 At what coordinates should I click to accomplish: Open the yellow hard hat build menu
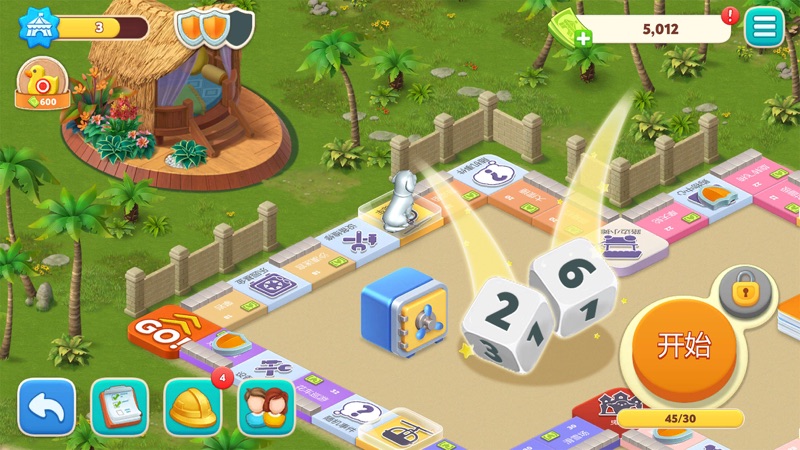click(x=193, y=406)
